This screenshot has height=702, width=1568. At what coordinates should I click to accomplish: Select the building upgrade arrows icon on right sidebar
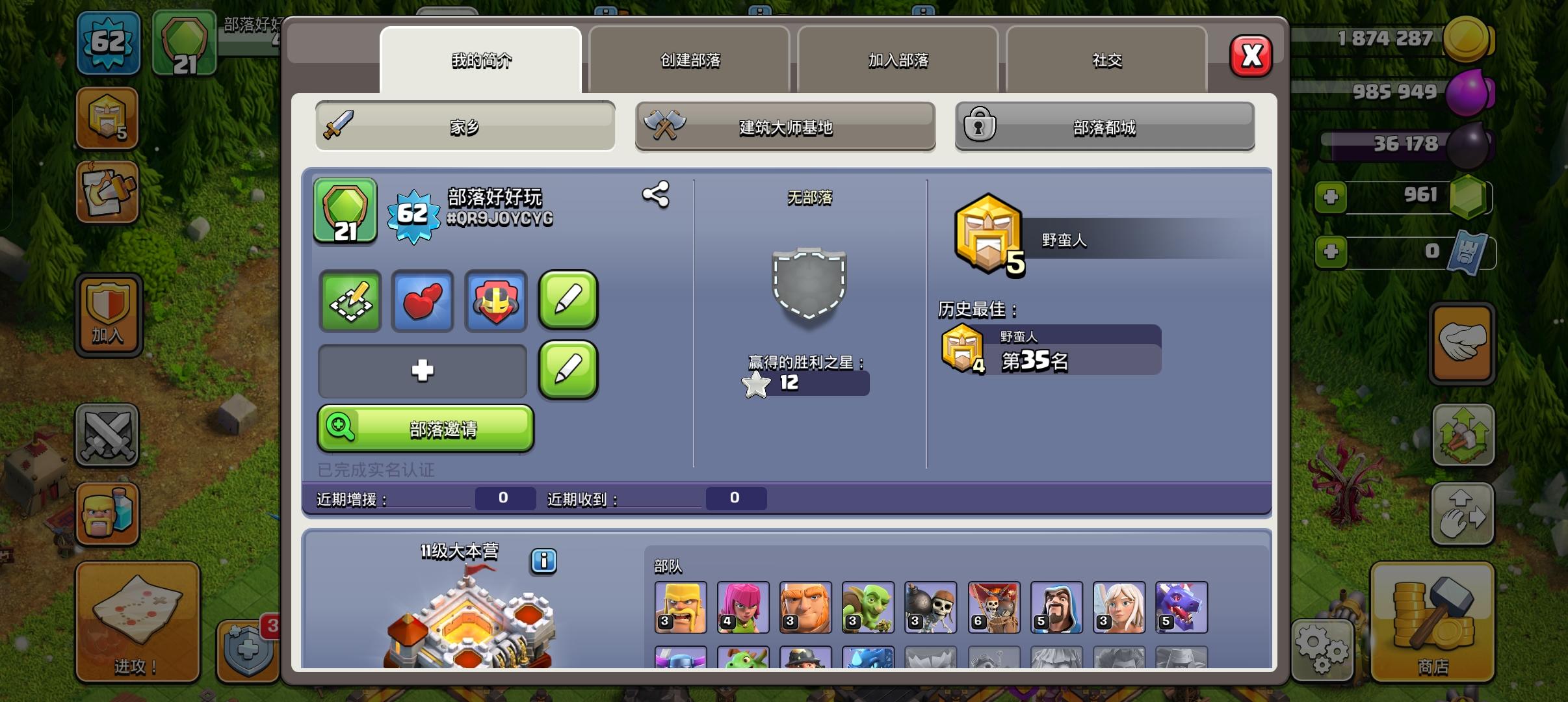pyautogui.click(x=1462, y=435)
